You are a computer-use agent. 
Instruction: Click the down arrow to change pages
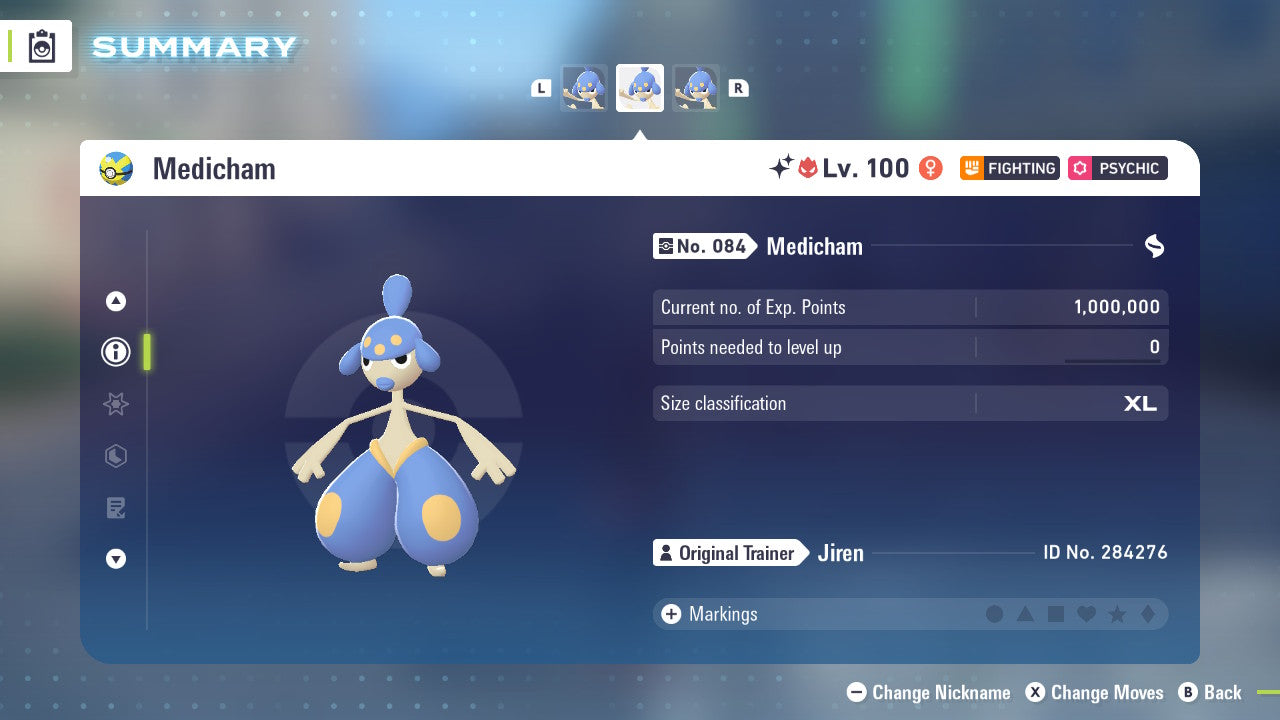pyautogui.click(x=115, y=560)
